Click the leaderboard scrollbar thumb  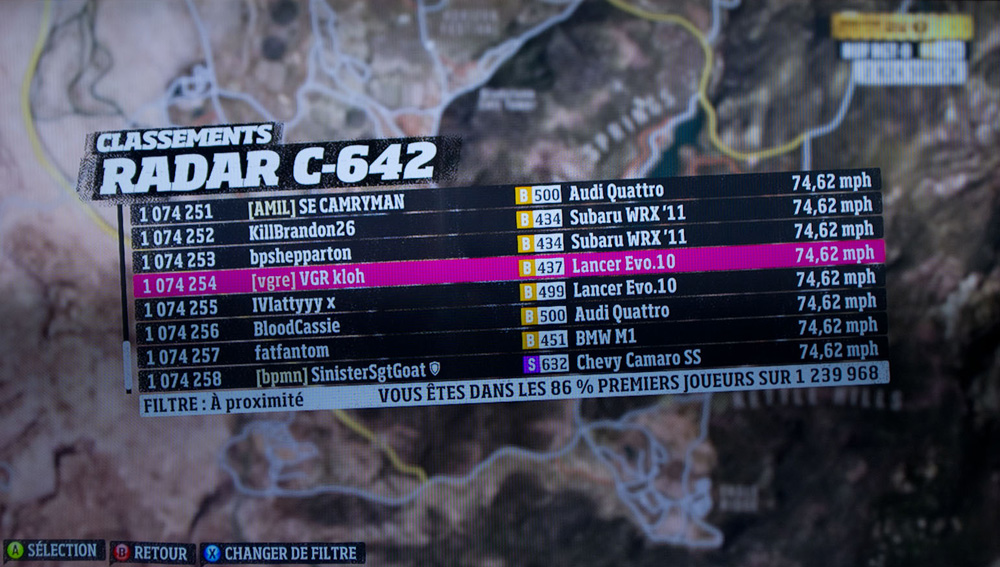coord(126,365)
